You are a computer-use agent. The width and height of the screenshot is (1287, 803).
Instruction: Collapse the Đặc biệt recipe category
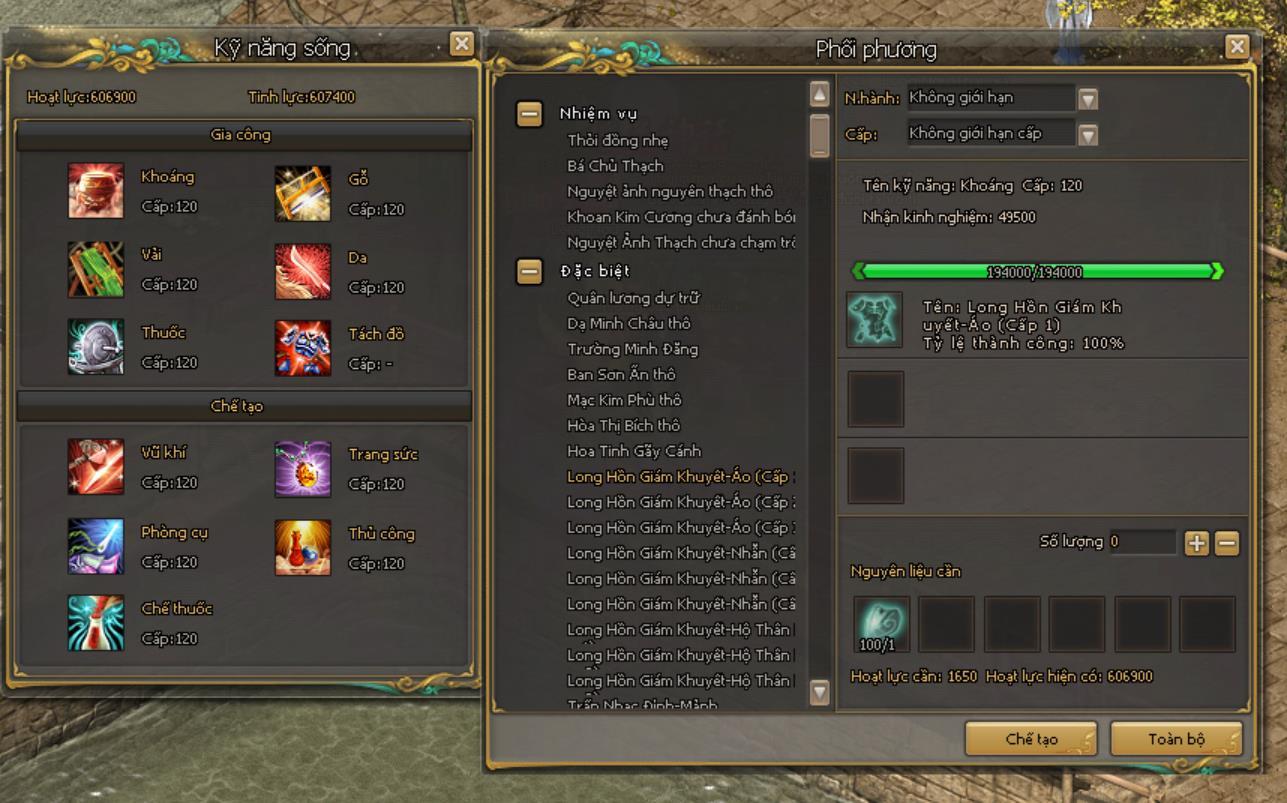[530, 271]
